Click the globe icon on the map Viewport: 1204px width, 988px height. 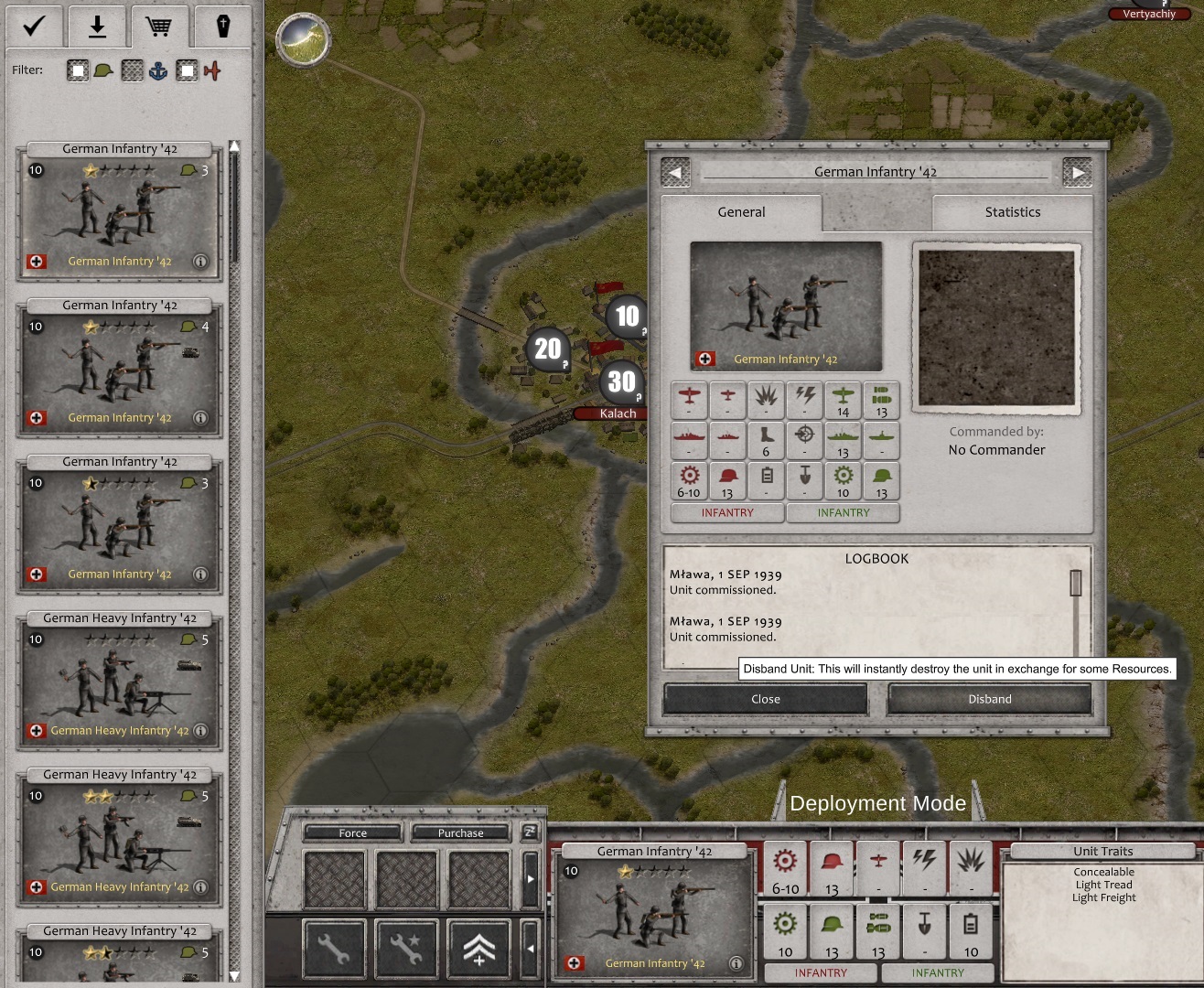click(x=303, y=38)
